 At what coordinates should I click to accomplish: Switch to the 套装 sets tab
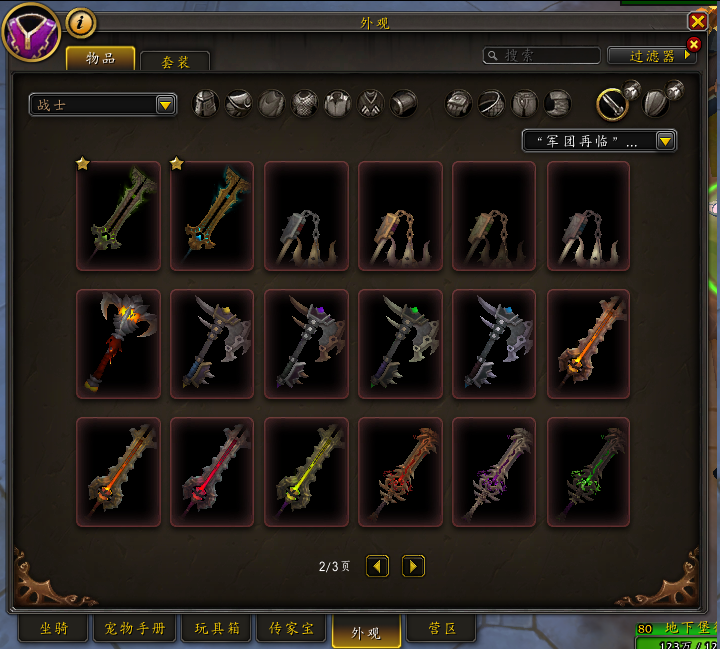coord(175,62)
